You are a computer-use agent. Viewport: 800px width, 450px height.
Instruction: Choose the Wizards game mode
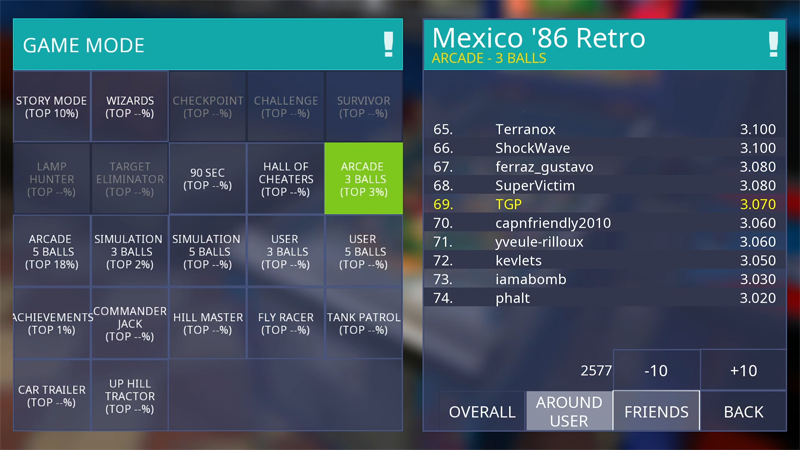coord(130,106)
